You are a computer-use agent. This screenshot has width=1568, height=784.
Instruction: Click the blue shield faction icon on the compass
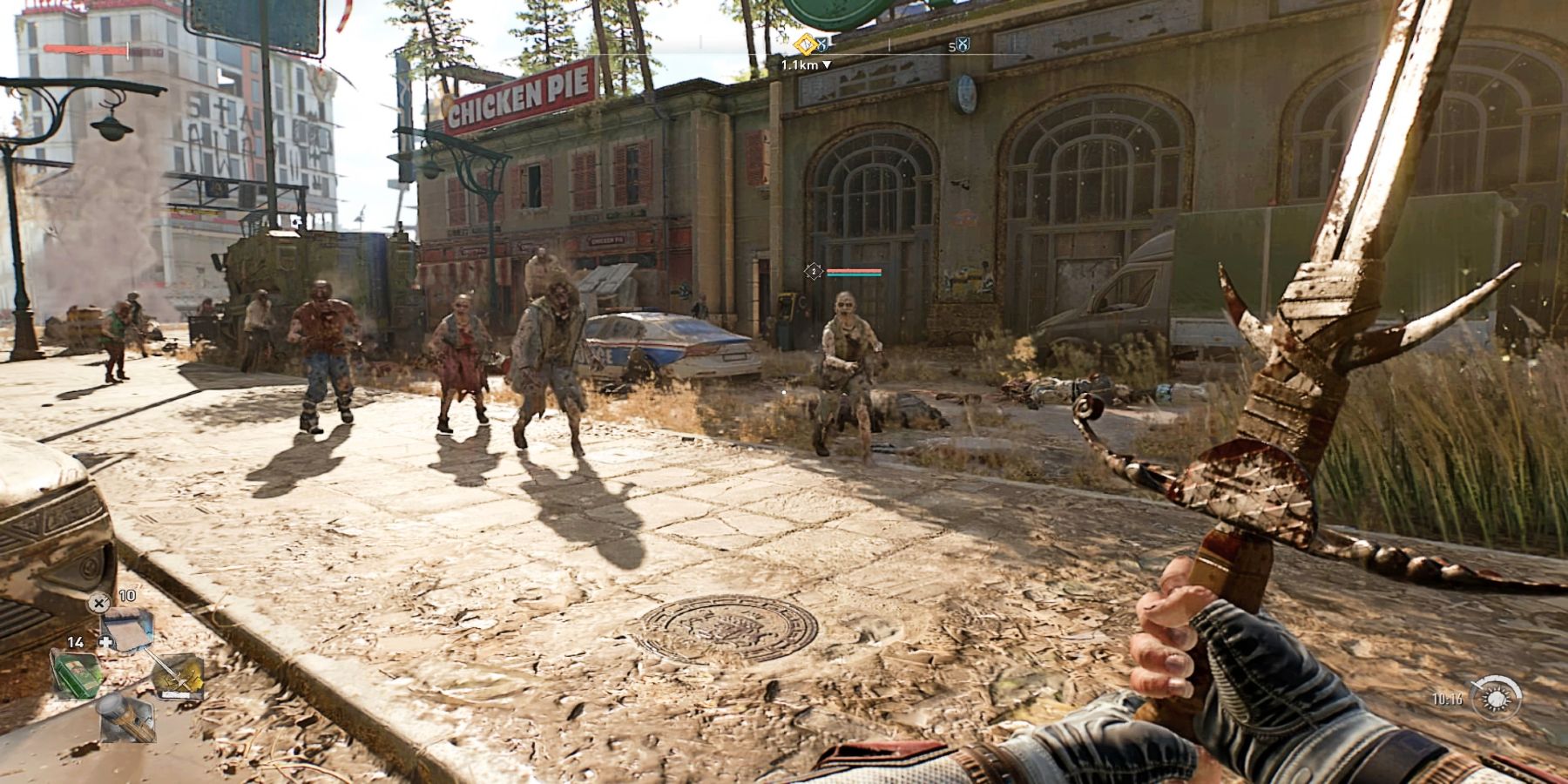click(x=821, y=44)
